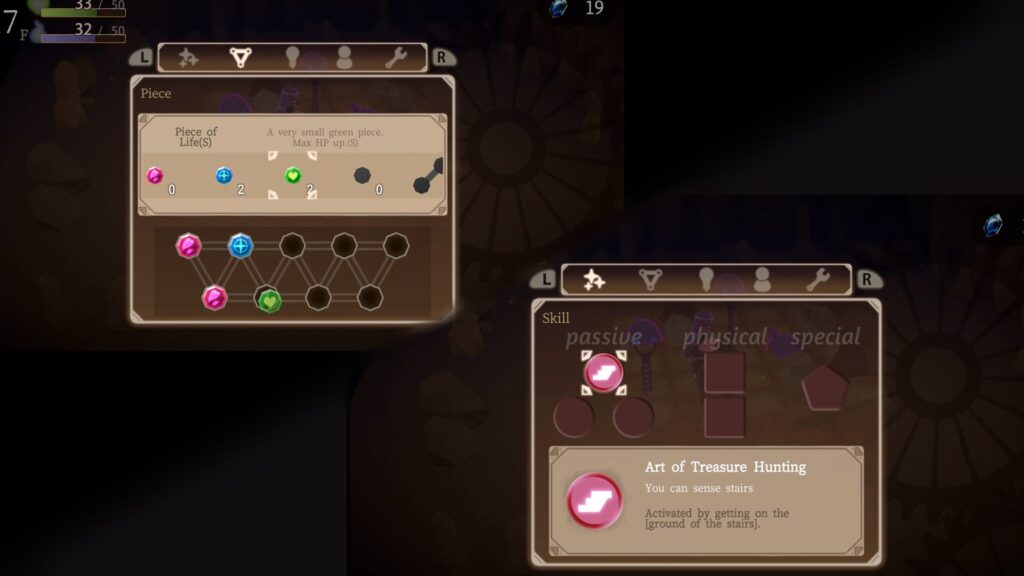This screenshot has height=576, width=1024.
Task: Open the lightbulb tab above the Piece panel
Action: [293, 58]
